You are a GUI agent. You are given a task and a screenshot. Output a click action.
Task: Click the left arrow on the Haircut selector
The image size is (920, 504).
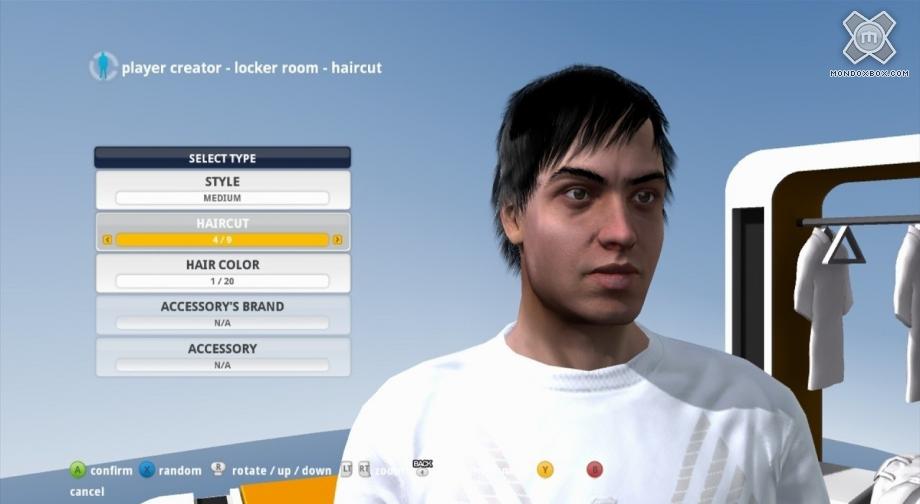[108, 240]
